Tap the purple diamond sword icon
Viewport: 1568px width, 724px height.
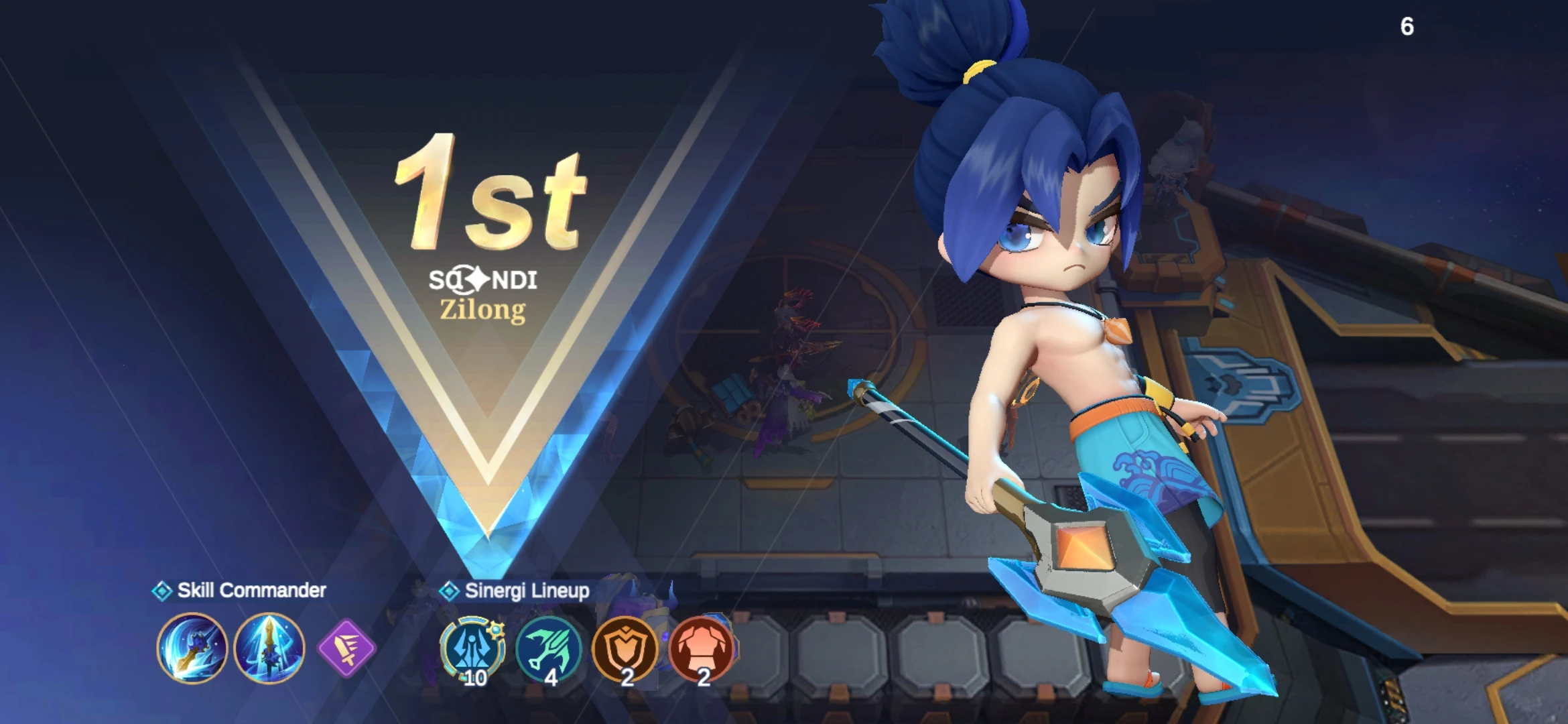pos(346,648)
